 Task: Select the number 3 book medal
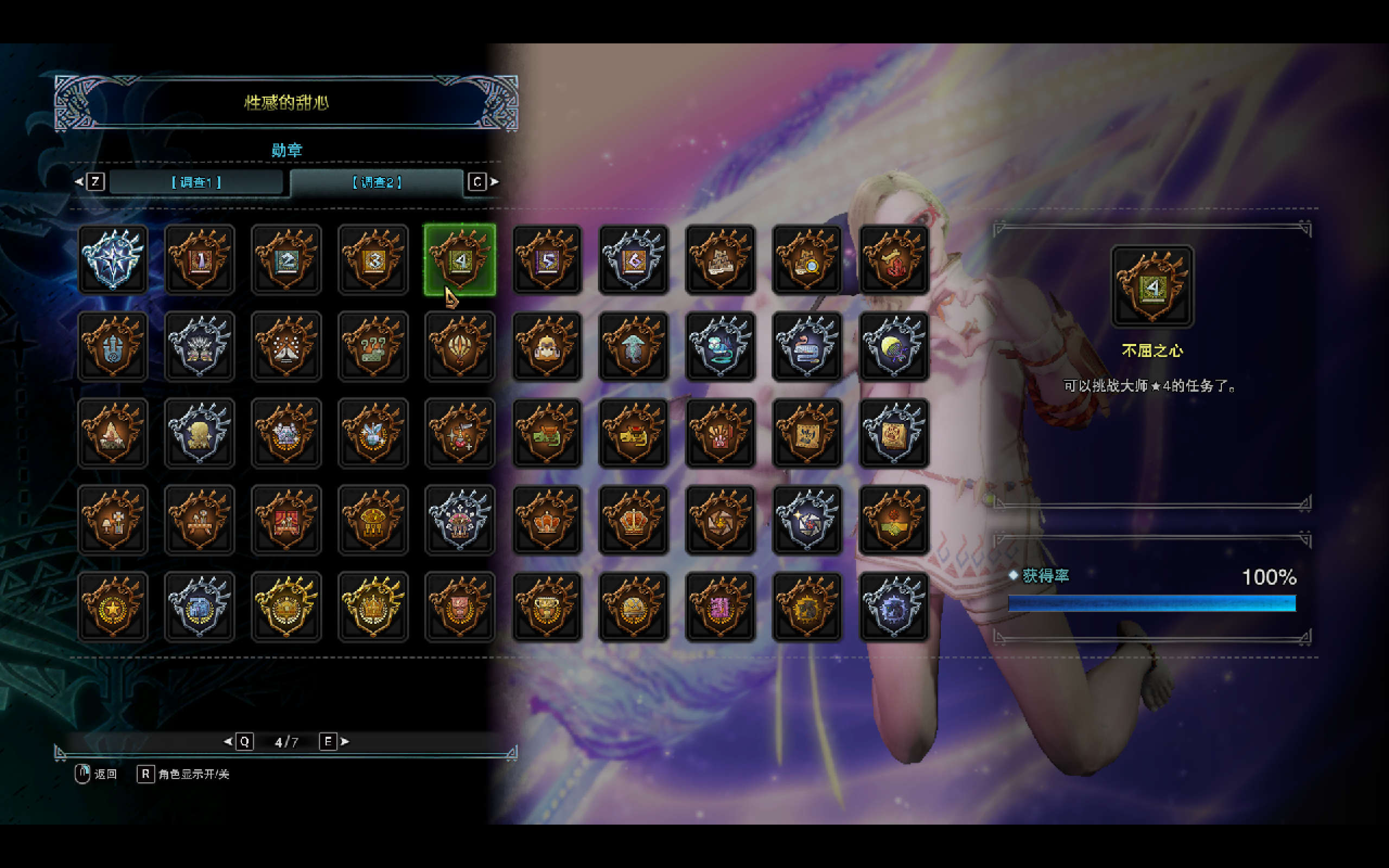373,259
